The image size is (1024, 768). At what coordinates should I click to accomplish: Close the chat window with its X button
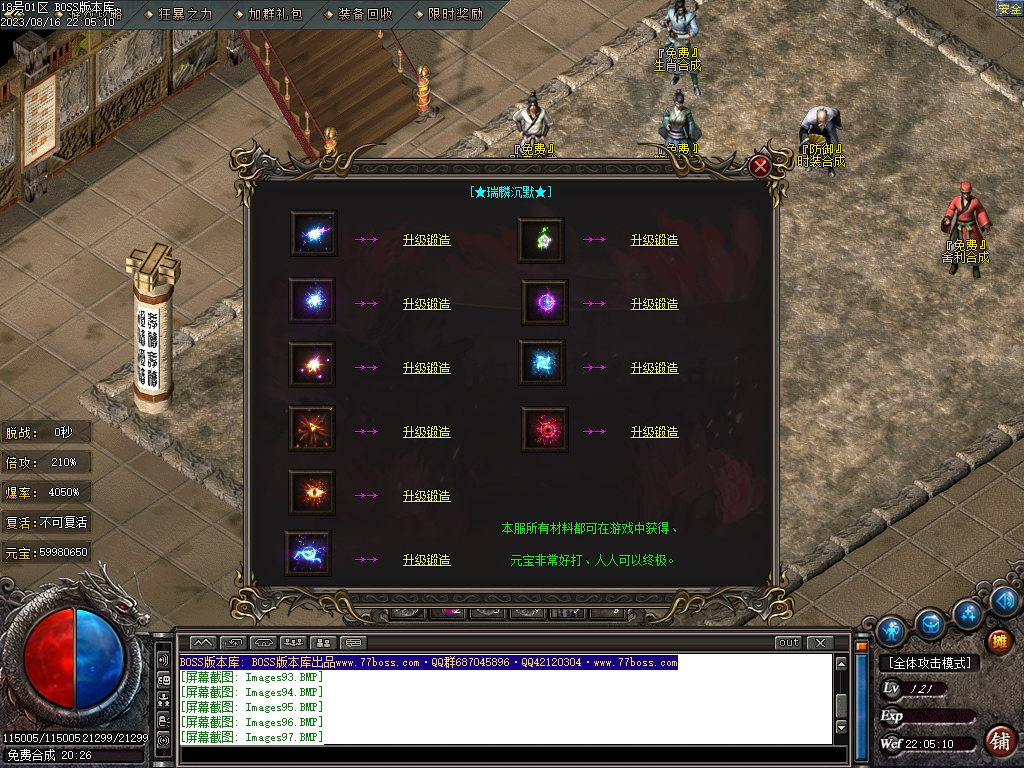pyautogui.click(x=820, y=643)
